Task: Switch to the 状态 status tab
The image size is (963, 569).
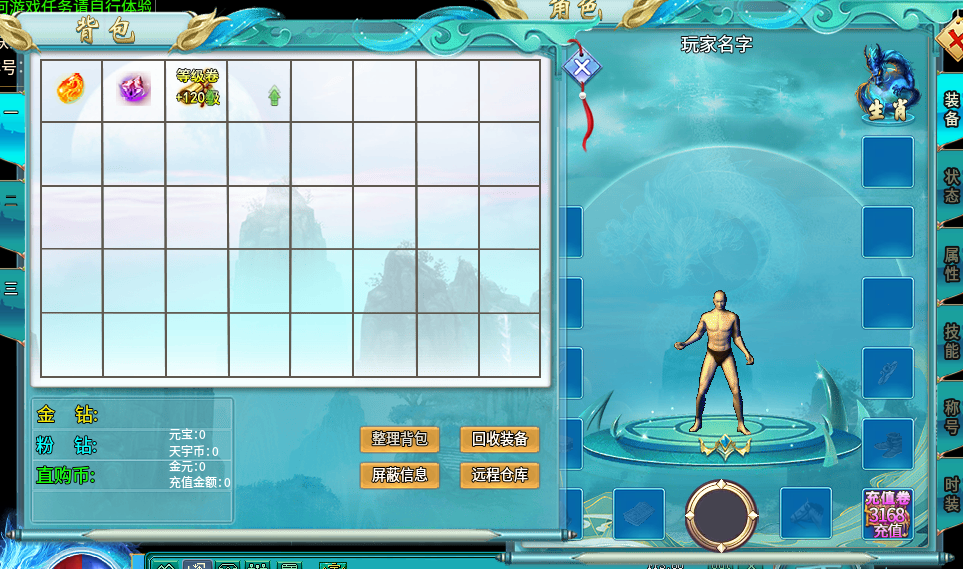Action: pyautogui.click(x=951, y=186)
